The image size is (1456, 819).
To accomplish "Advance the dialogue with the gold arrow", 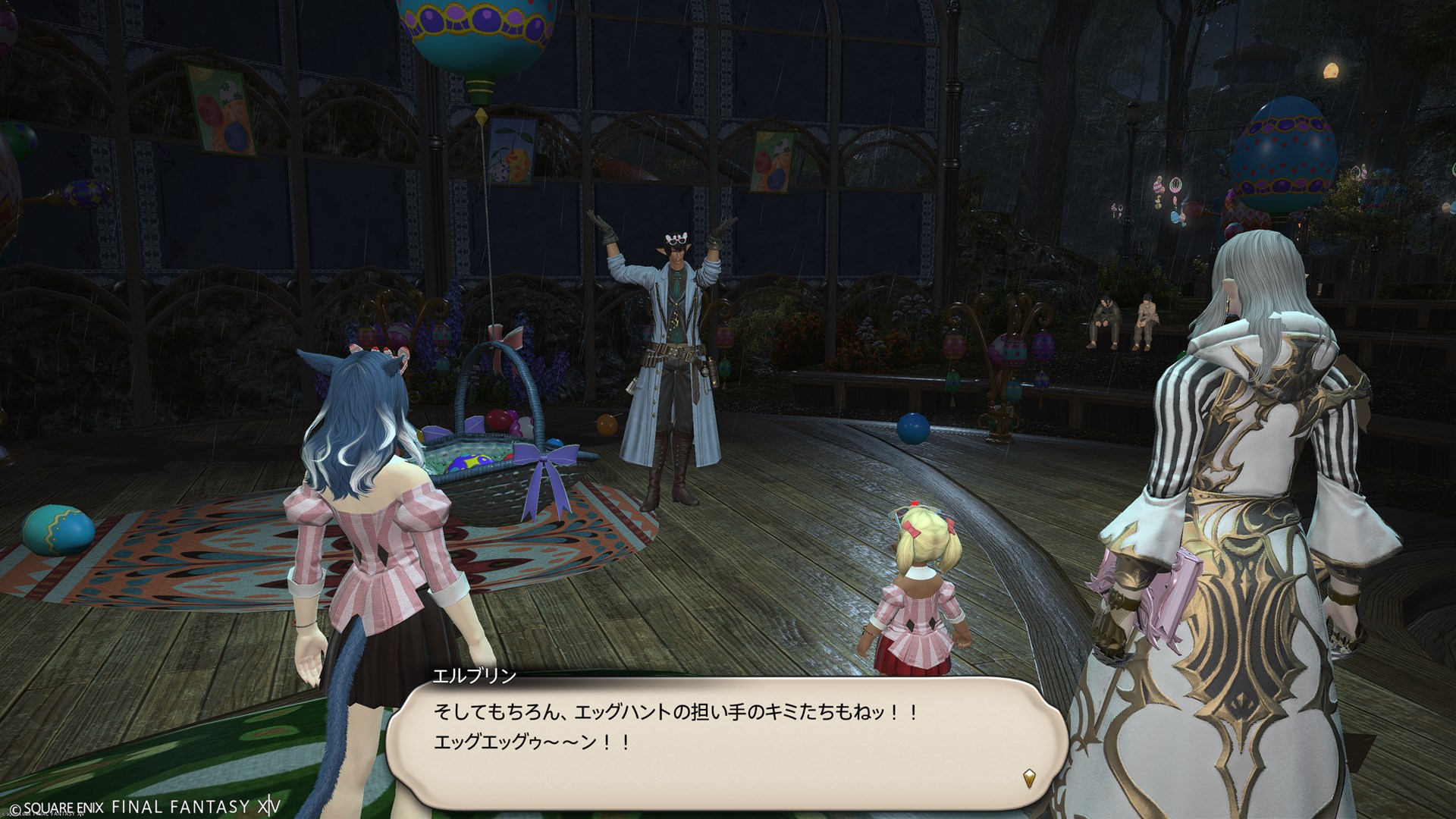I will point(1029,777).
